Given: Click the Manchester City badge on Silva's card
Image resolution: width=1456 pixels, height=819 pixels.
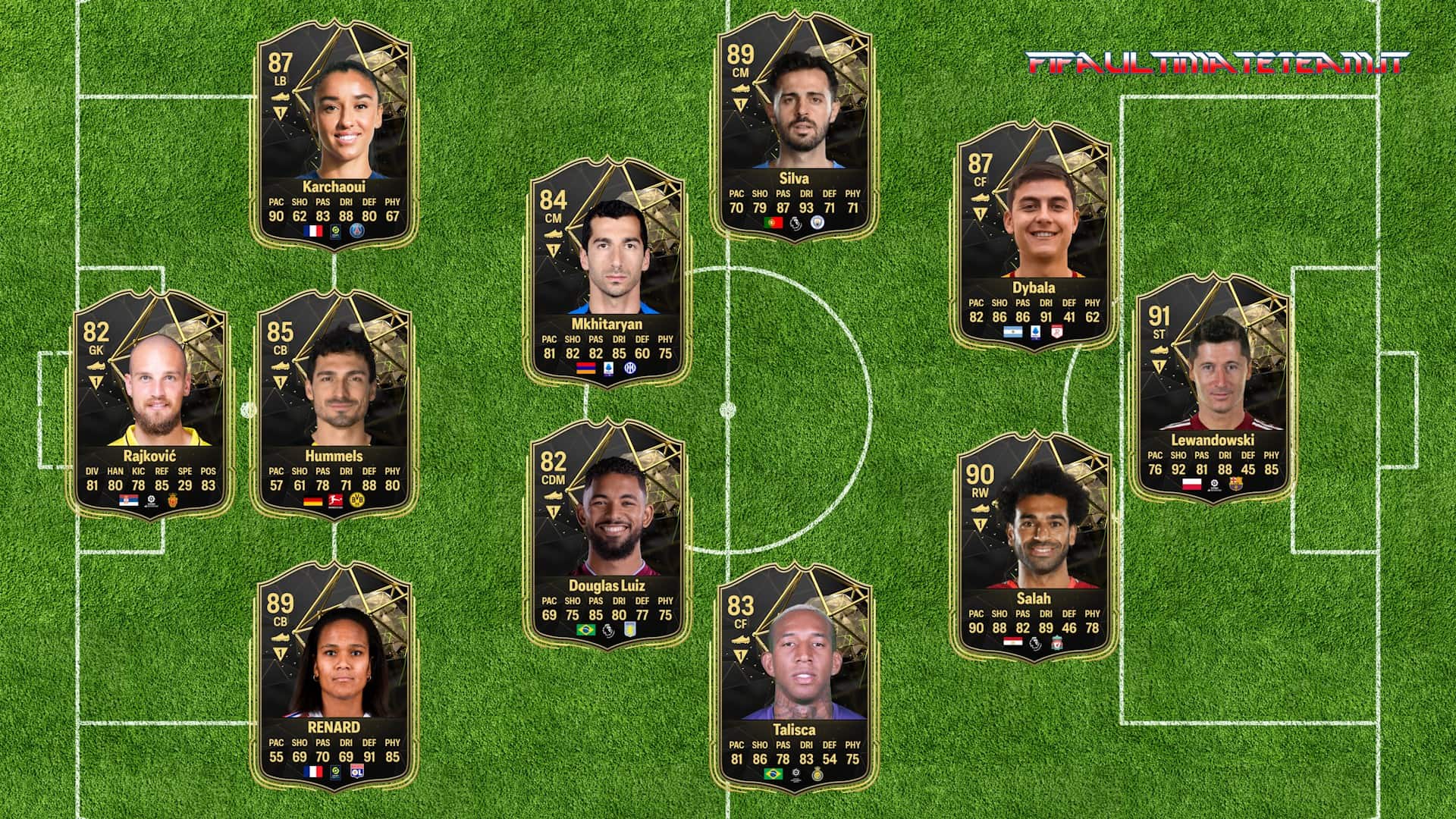Looking at the screenshot, I should point(817,222).
